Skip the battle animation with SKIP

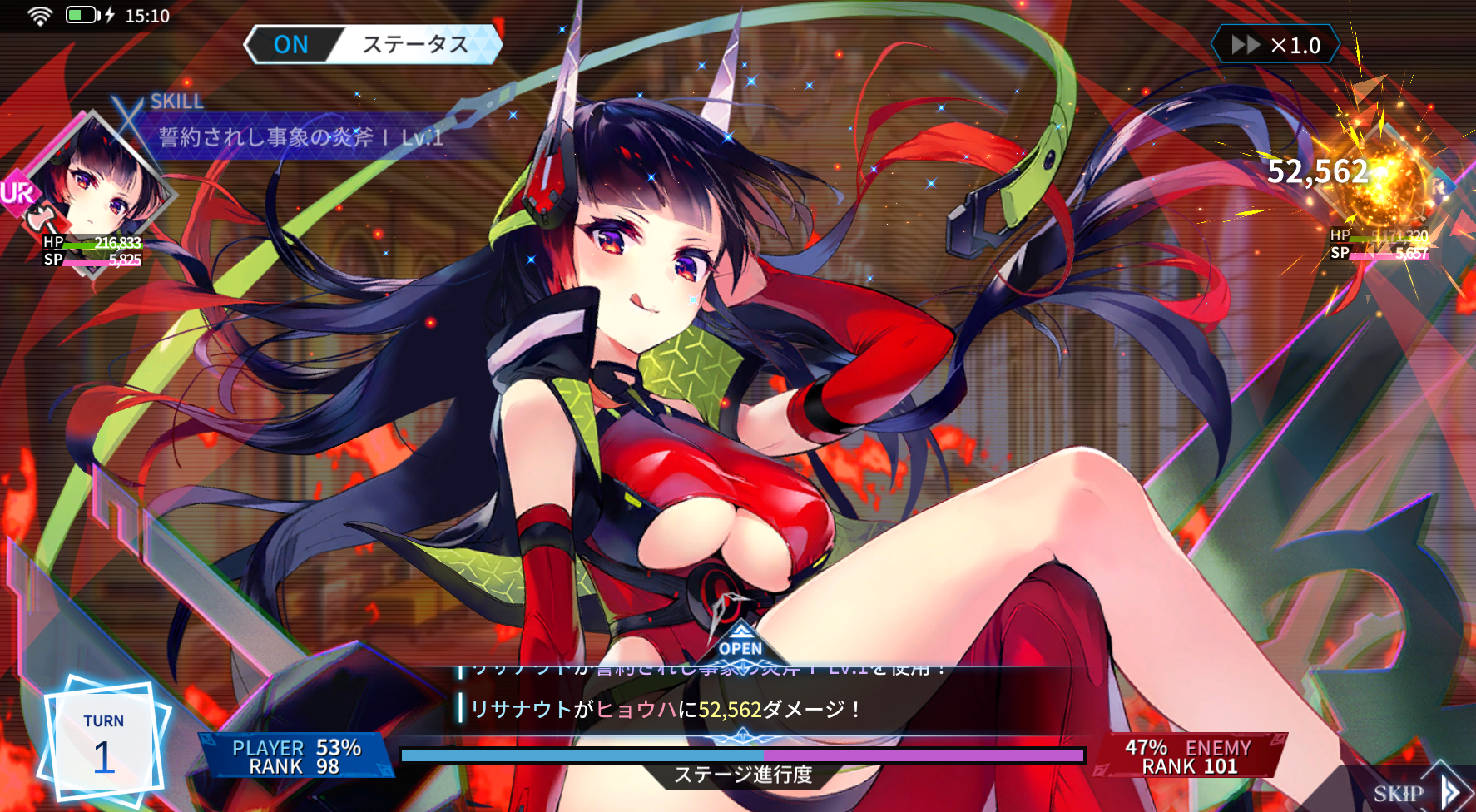click(x=1414, y=792)
